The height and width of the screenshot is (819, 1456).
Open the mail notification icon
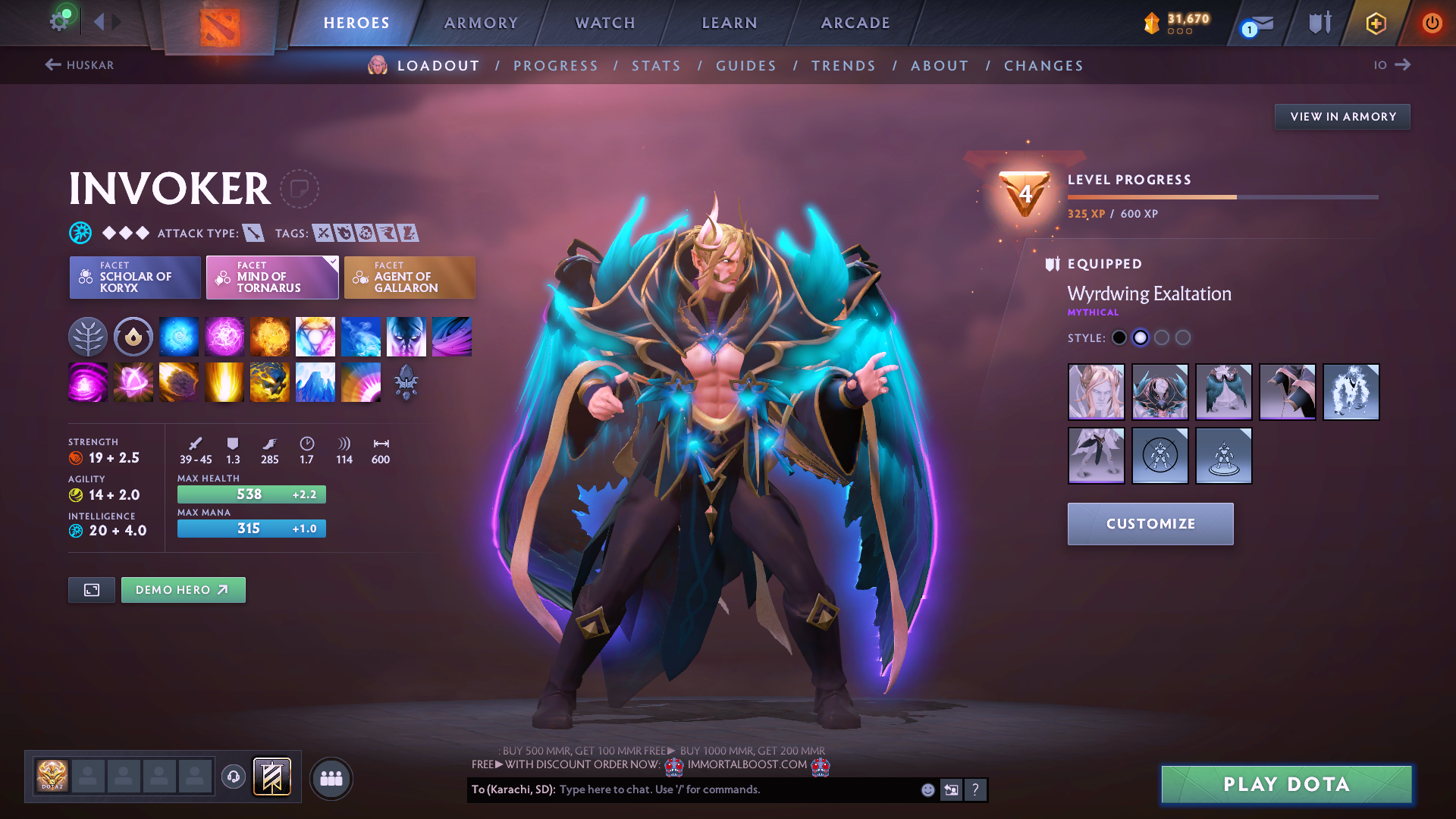1259,24
